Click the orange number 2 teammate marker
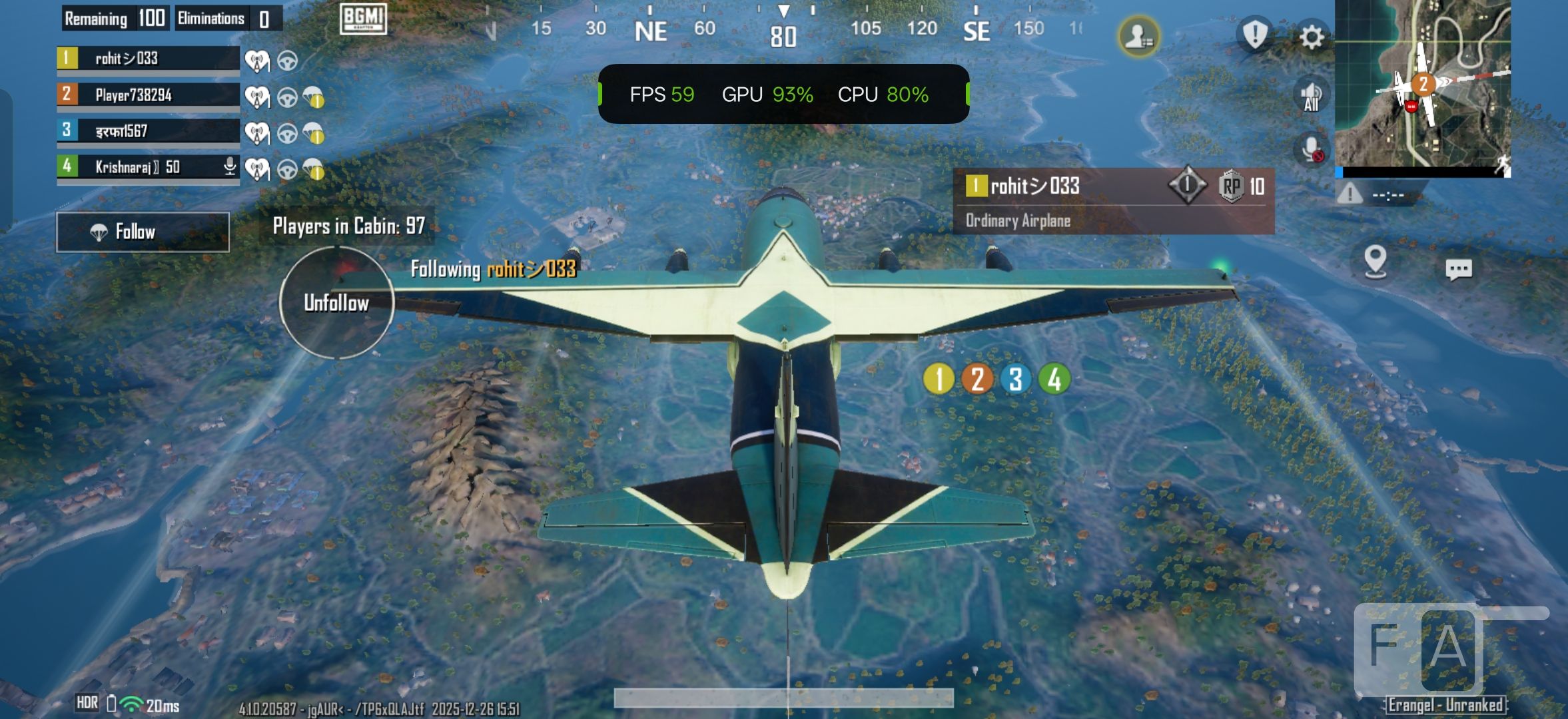 pyautogui.click(x=977, y=379)
